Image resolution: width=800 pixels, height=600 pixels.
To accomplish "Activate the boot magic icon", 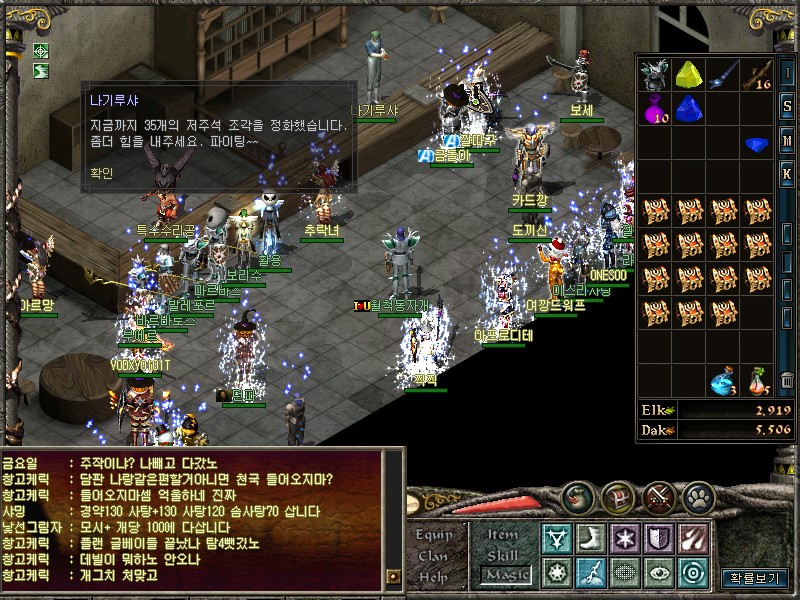I will pos(590,538).
